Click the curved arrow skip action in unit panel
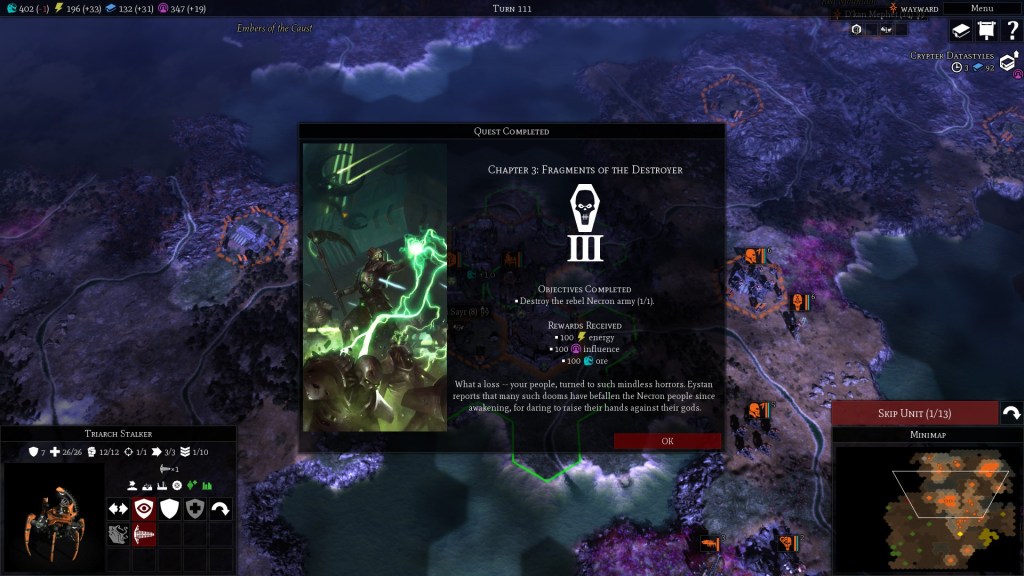This screenshot has height=576, width=1024. pos(220,509)
